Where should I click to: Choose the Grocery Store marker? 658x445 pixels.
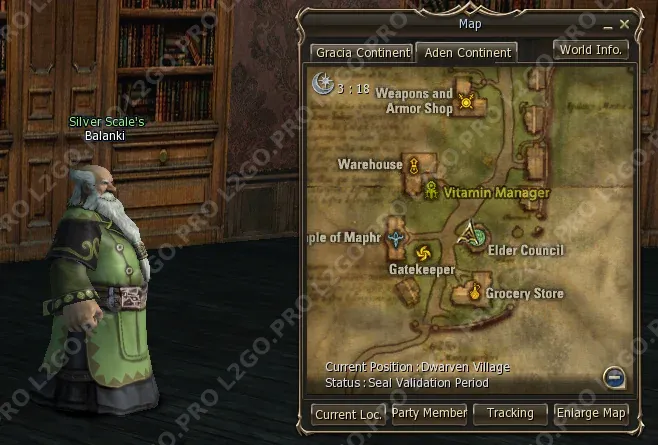point(467,293)
